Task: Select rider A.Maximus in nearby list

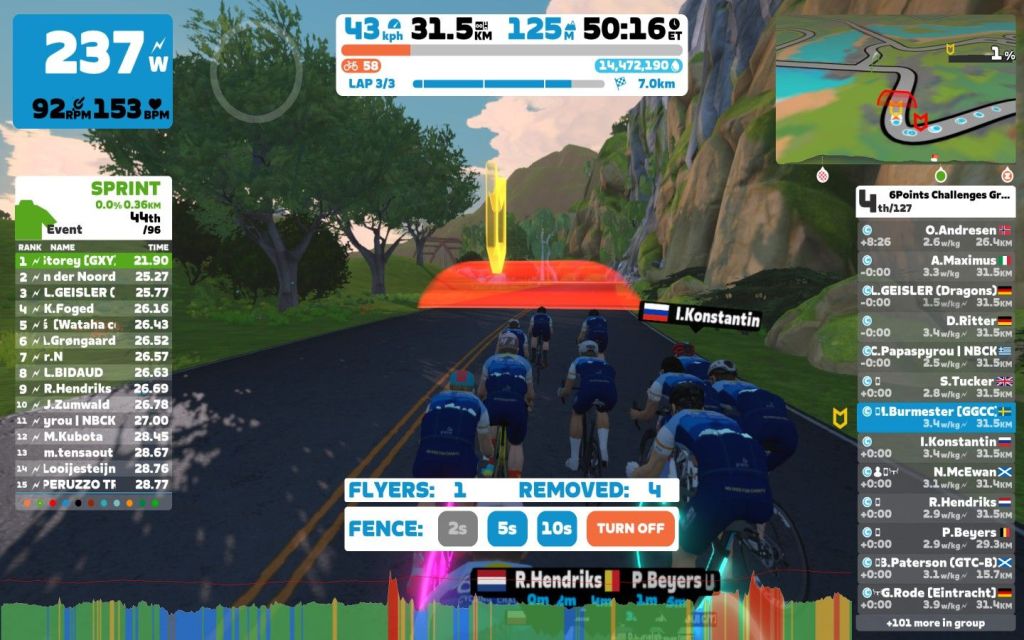Action: point(936,265)
